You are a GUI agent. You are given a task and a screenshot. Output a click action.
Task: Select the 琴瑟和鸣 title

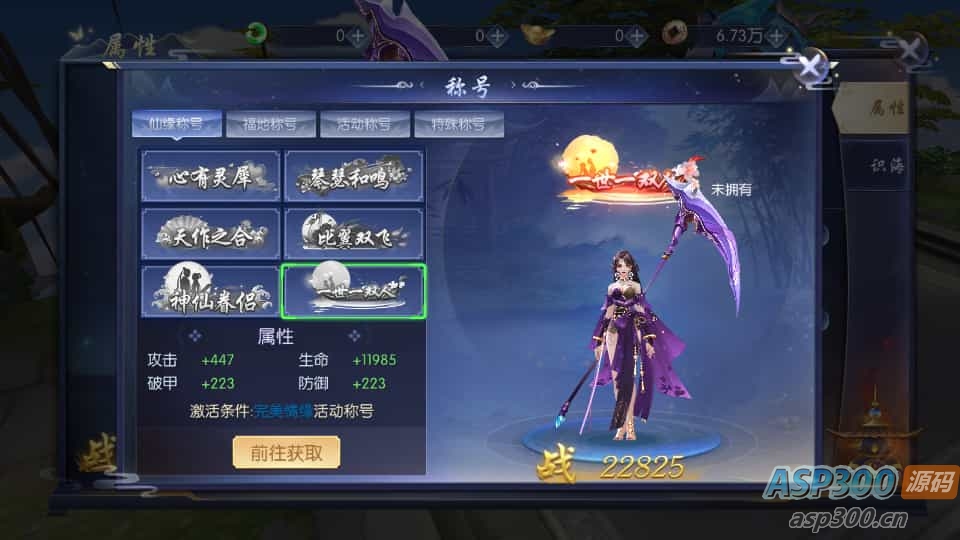click(x=354, y=177)
